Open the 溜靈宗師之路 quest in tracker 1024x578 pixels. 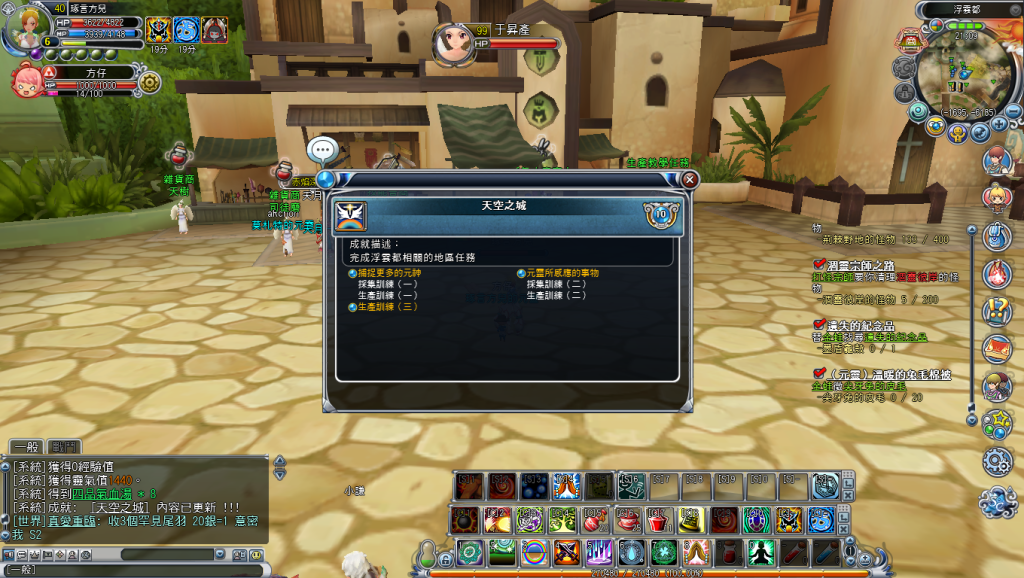tap(860, 264)
